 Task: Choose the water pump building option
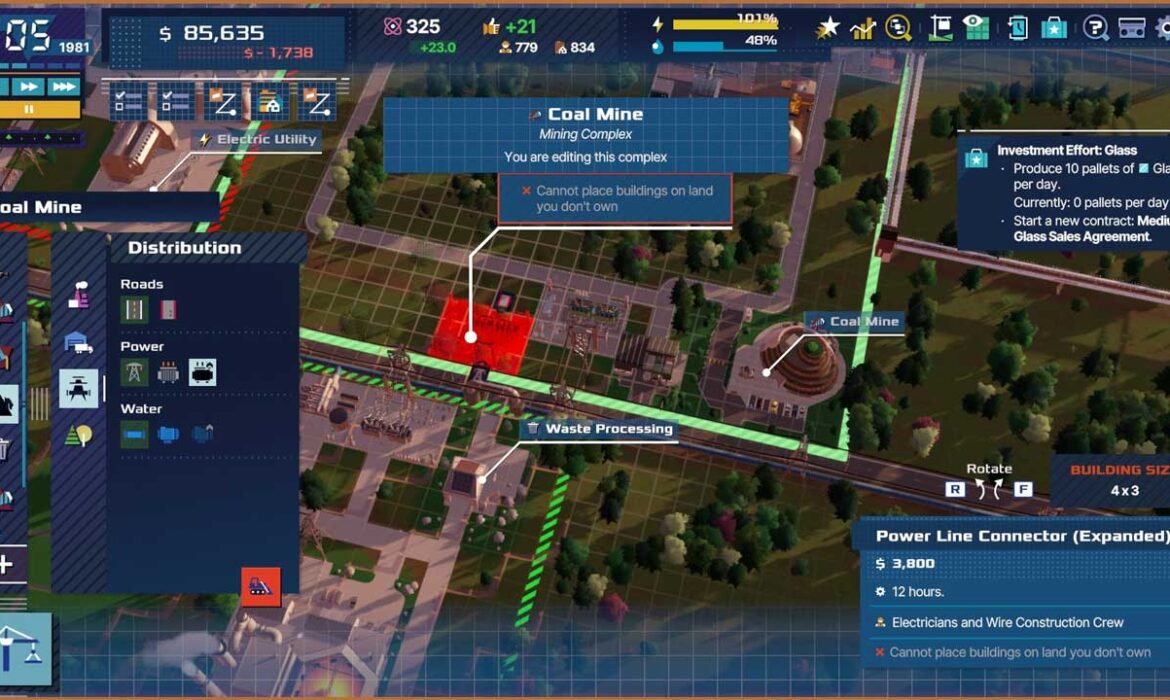168,434
